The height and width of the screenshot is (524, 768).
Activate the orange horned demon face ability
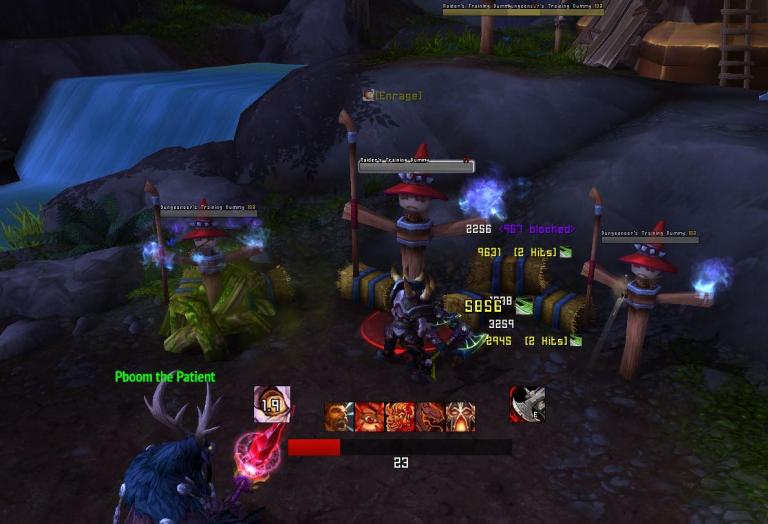pyautogui.click(x=400, y=417)
